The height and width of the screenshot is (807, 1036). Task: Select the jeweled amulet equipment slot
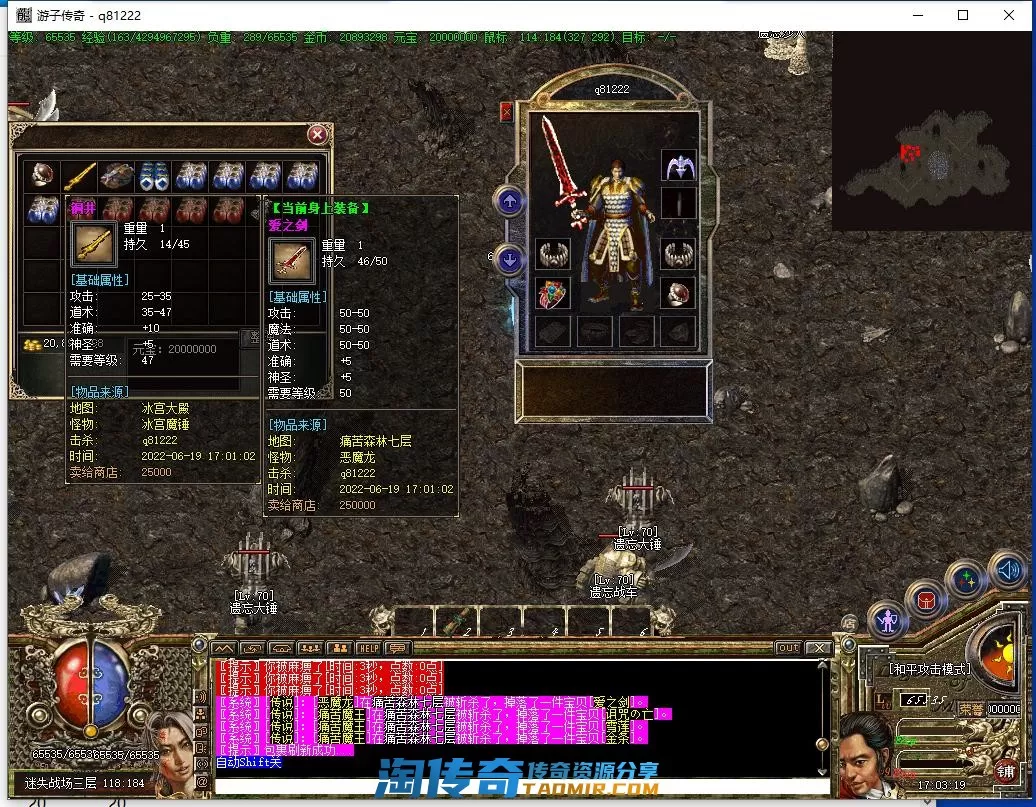point(553,294)
